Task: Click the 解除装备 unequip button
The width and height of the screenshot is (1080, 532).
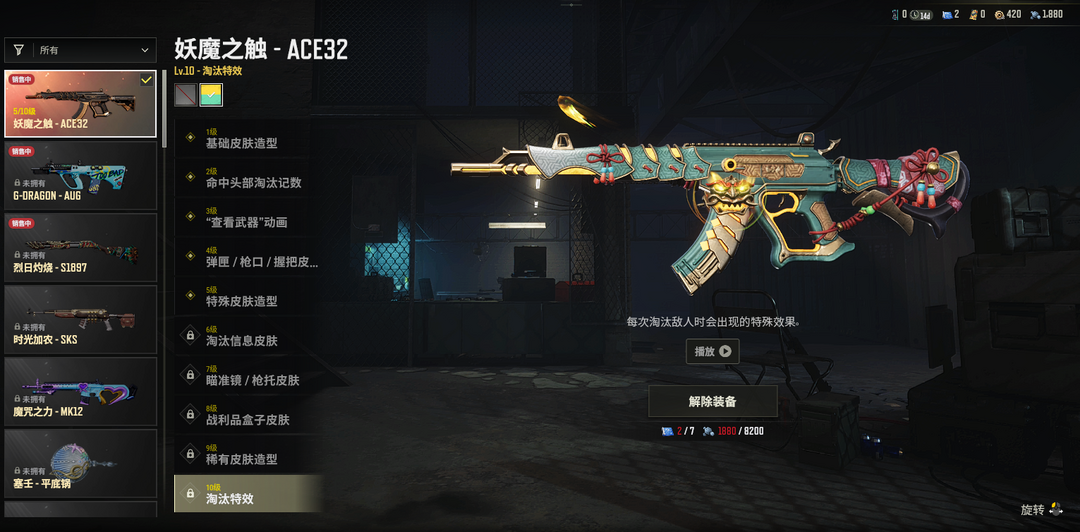Action: (x=712, y=401)
